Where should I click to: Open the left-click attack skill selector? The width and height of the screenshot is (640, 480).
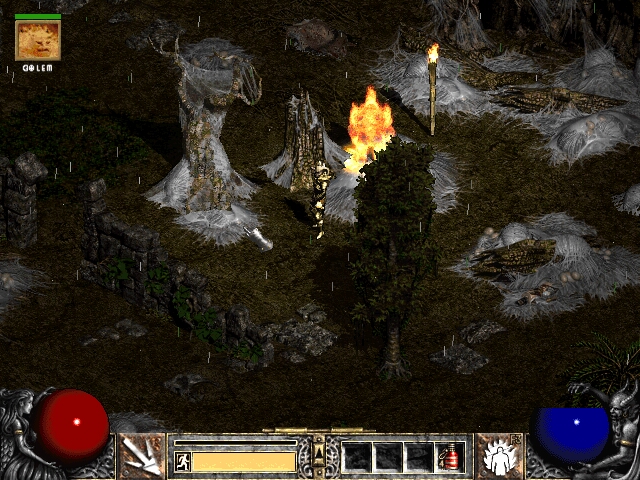(x=141, y=457)
